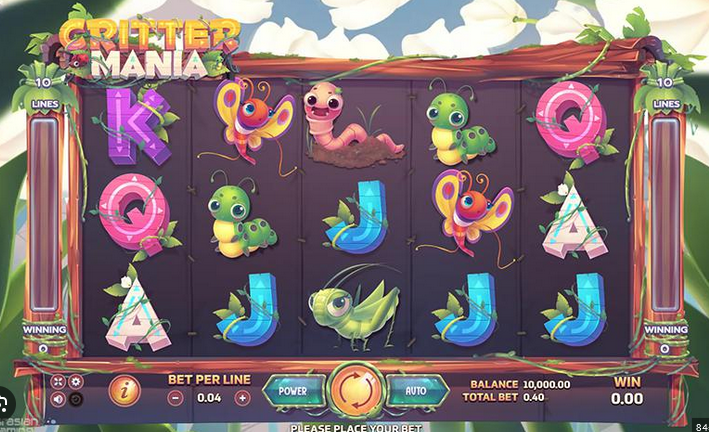Toggle fullscreen with the arrows icon
Viewport: 709px width, 432px height.
click(58, 382)
